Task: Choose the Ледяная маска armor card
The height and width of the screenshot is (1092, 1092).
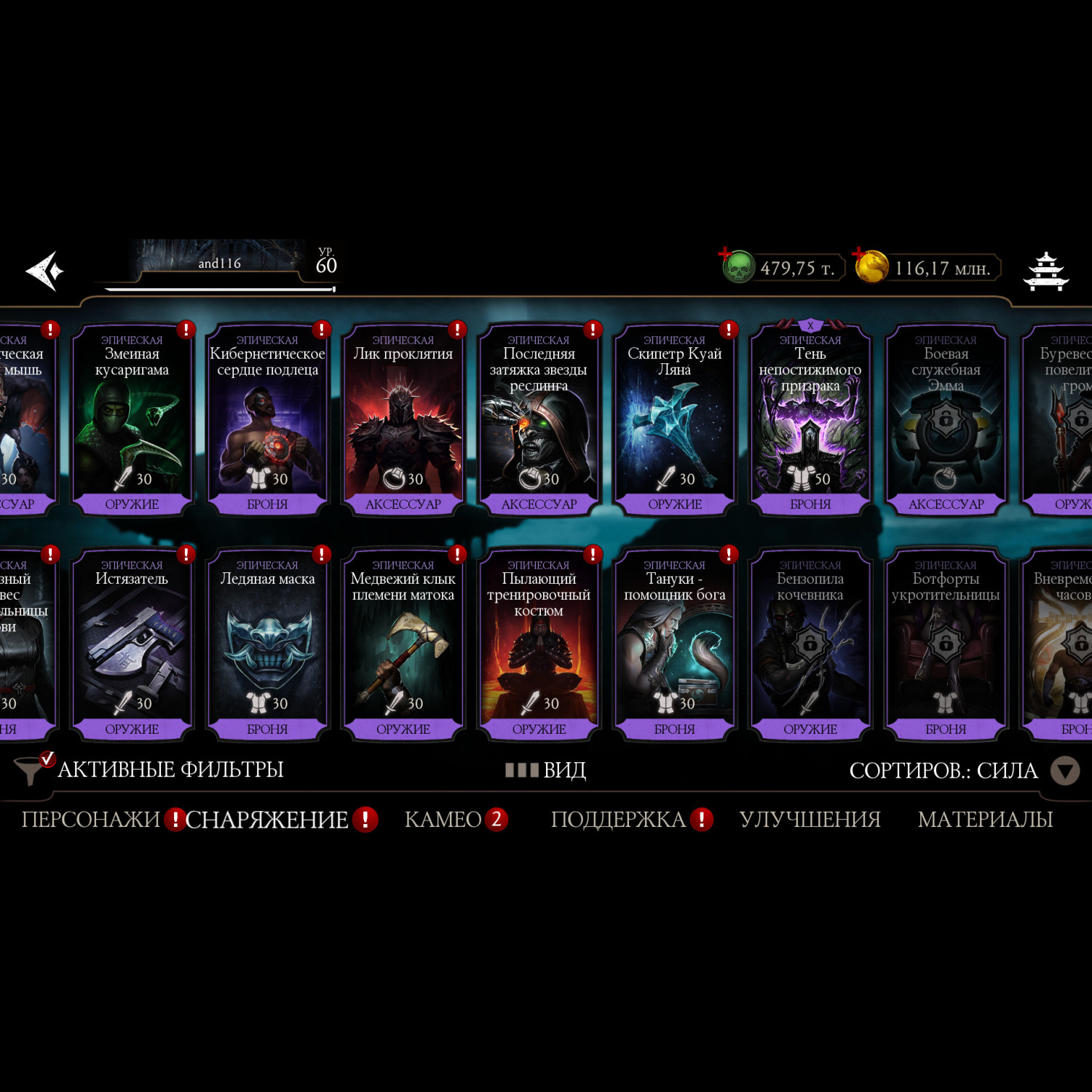Action: (x=267, y=645)
